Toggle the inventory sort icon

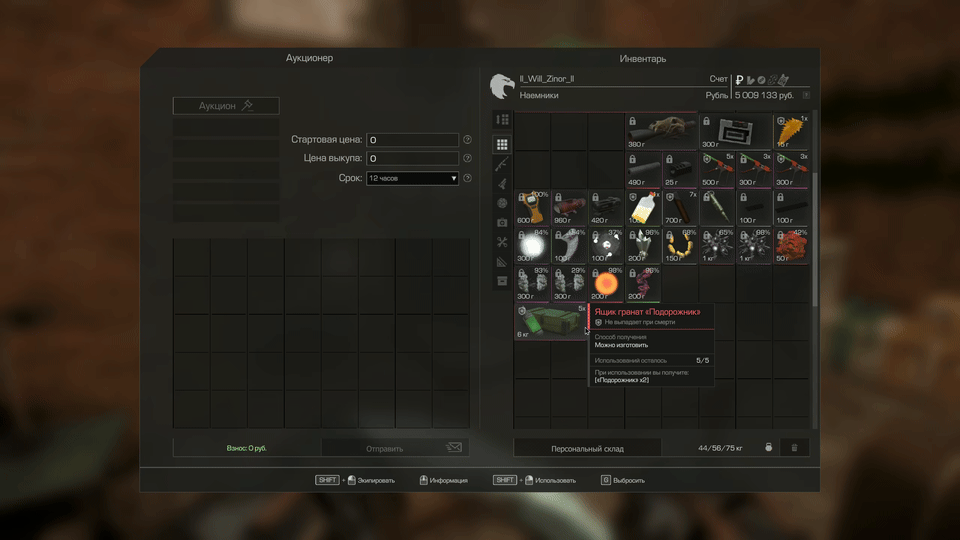[502, 120]
